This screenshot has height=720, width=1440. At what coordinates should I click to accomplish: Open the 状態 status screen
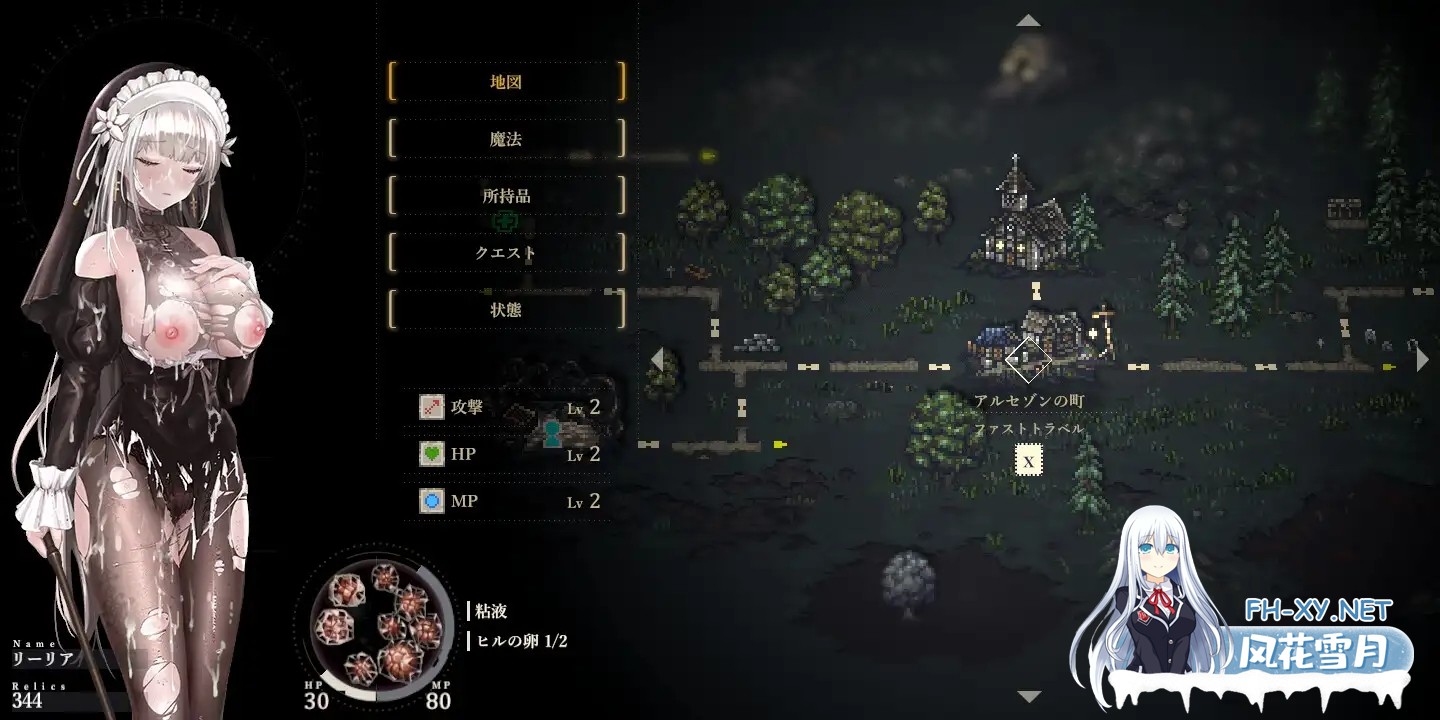point(508,310)
